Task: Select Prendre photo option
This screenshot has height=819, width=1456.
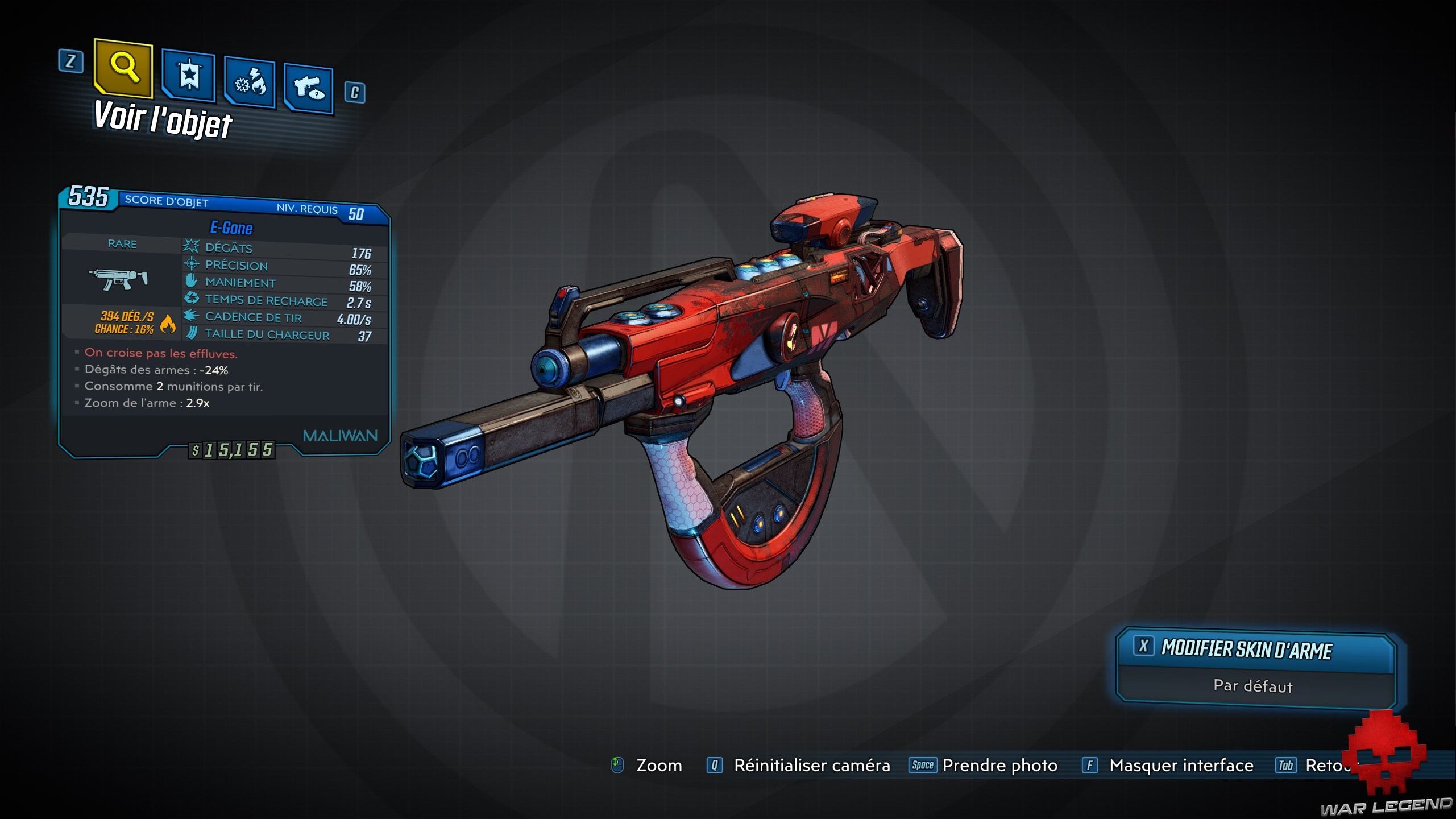Action: coord(999,766)
